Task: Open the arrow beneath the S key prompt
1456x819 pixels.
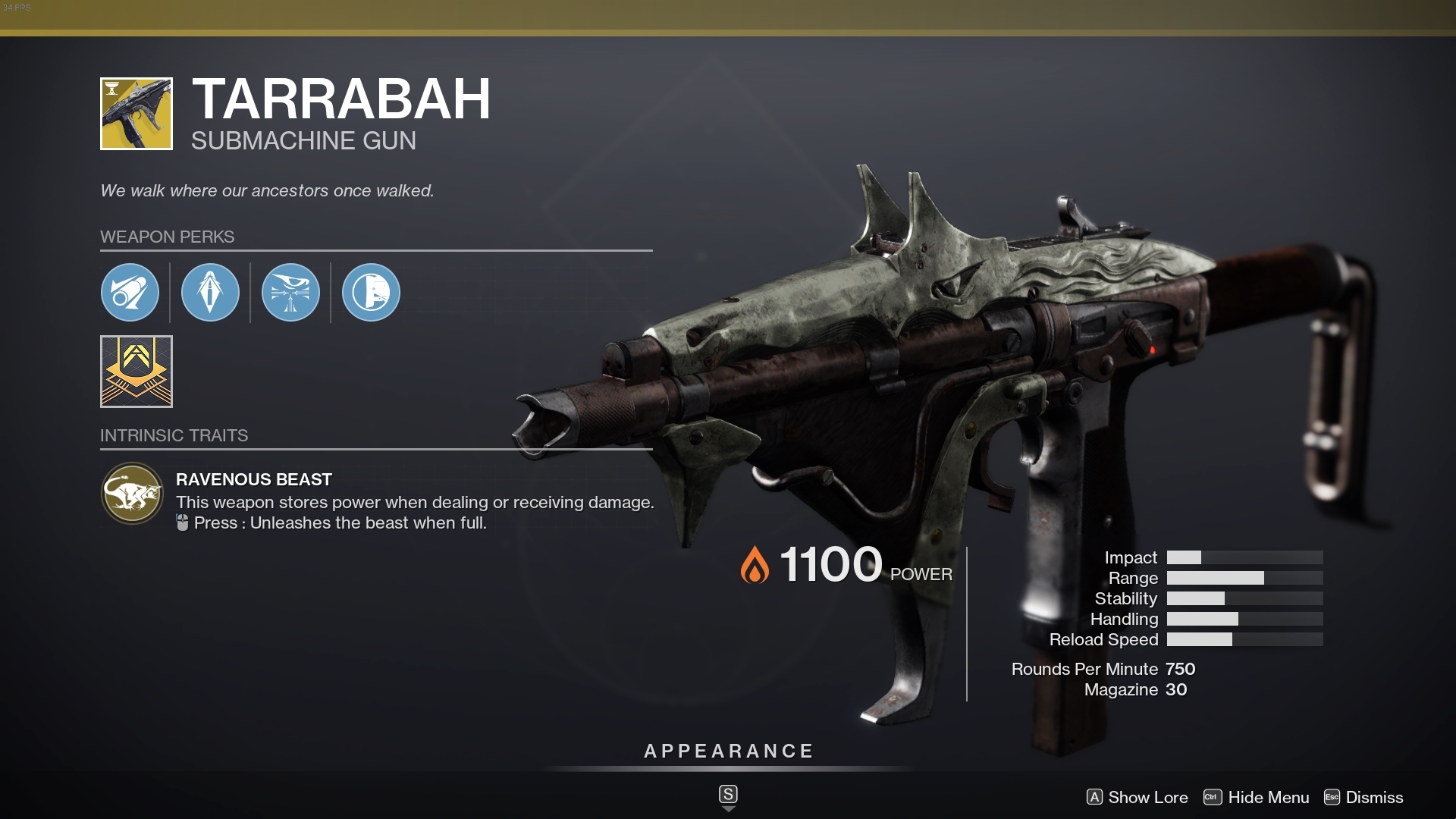Action: tap(728, 810)
